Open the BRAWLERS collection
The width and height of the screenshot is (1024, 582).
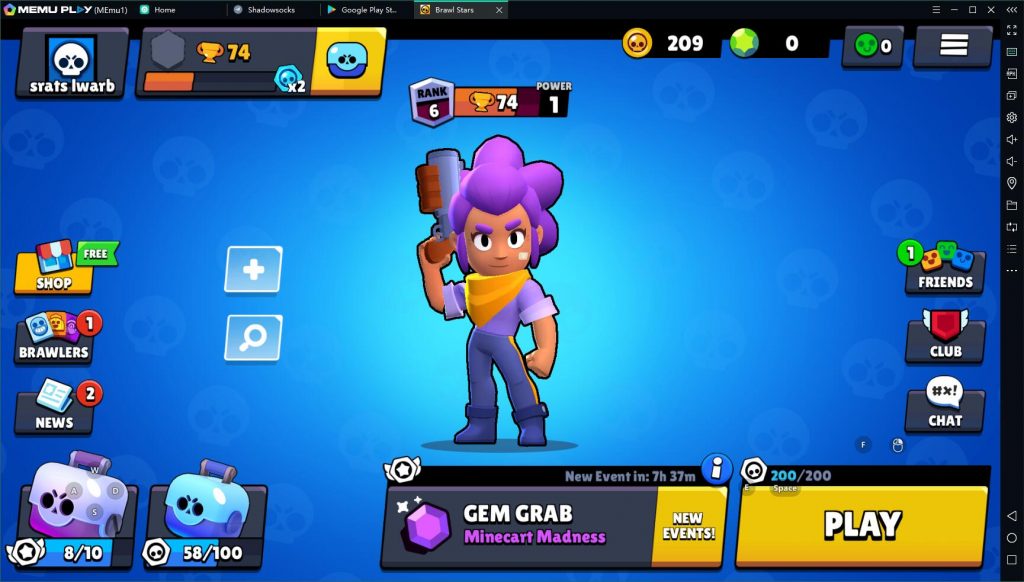(x=54, y=337)
